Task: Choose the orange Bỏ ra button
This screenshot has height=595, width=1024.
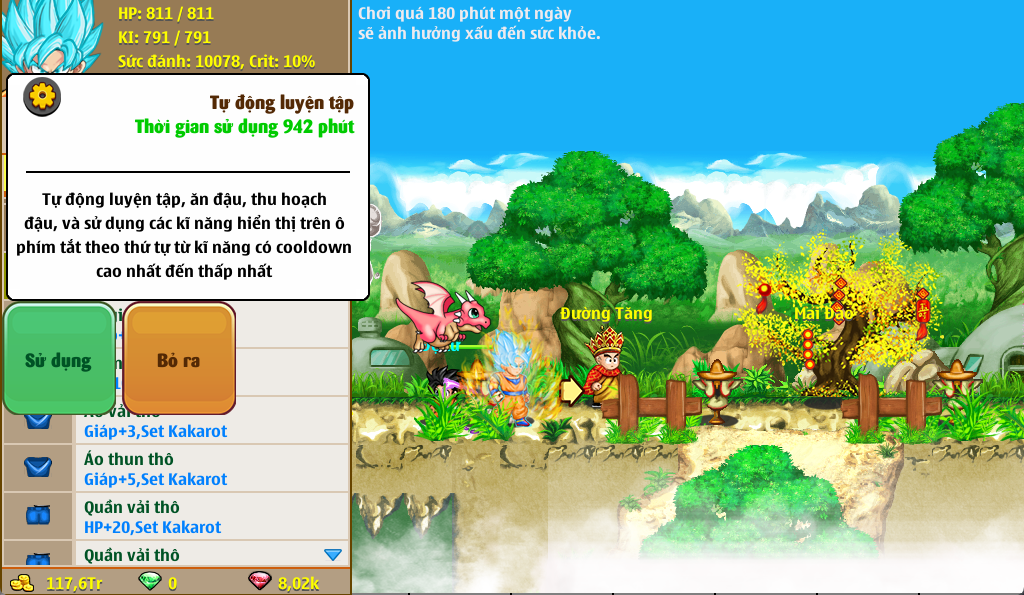Action: click(x=179, y=359)
